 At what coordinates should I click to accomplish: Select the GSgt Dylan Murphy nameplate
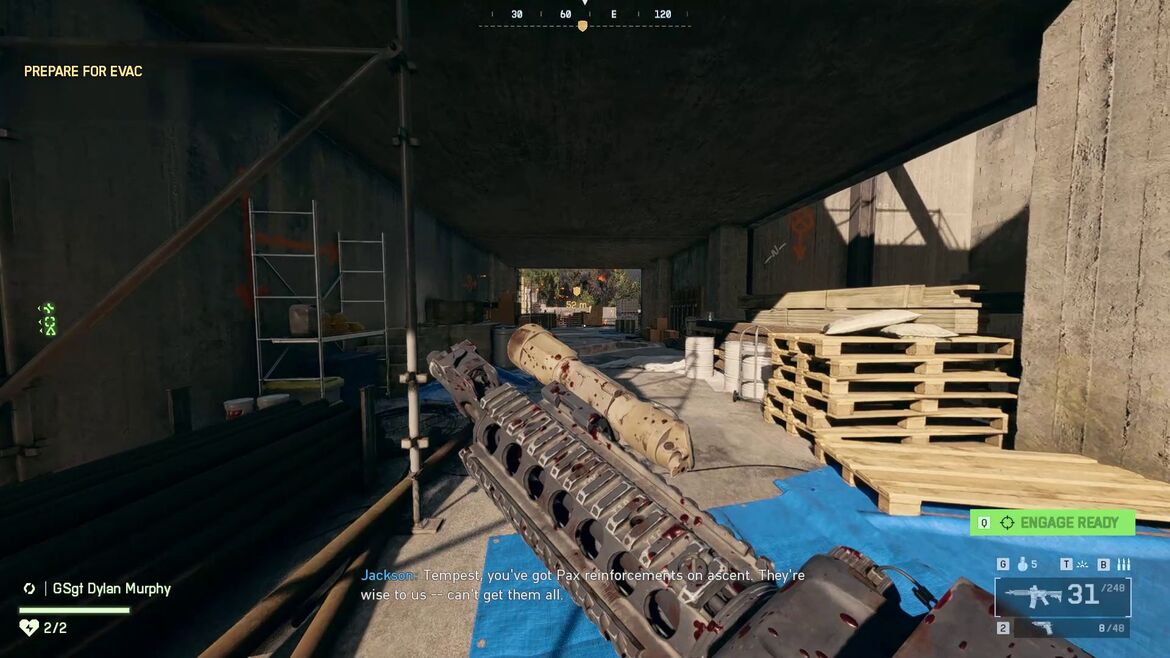coord(107,589)
